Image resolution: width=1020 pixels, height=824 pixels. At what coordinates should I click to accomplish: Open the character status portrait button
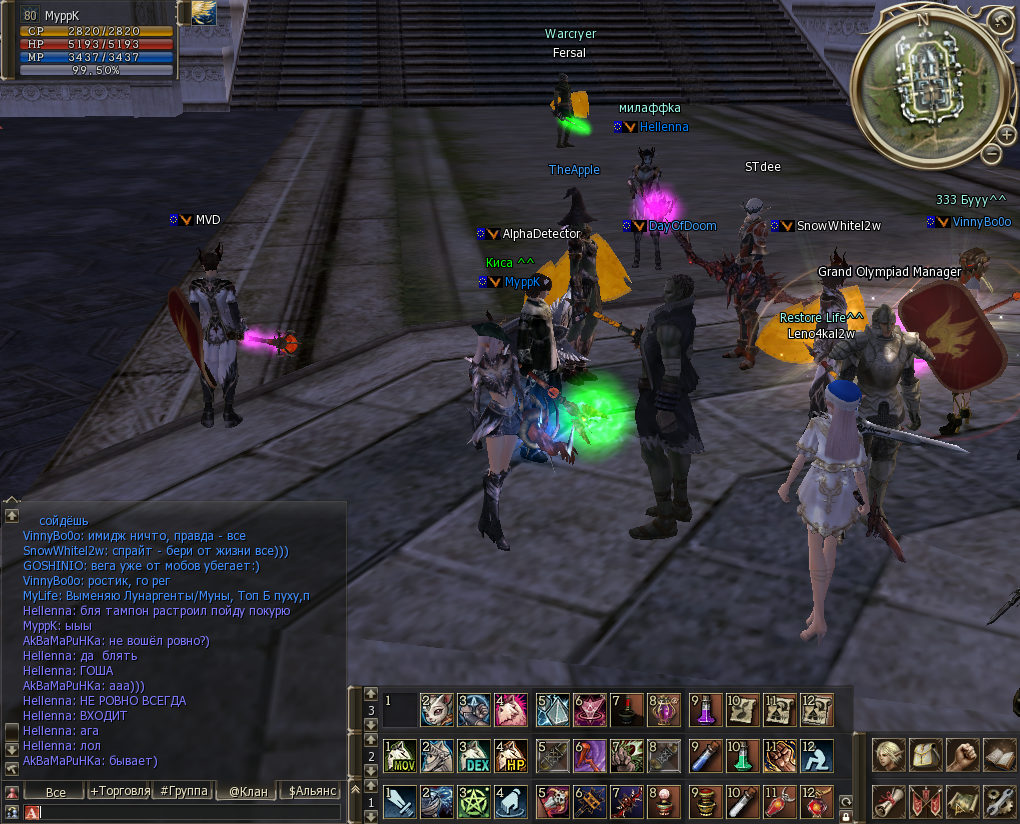pos(888,755)
